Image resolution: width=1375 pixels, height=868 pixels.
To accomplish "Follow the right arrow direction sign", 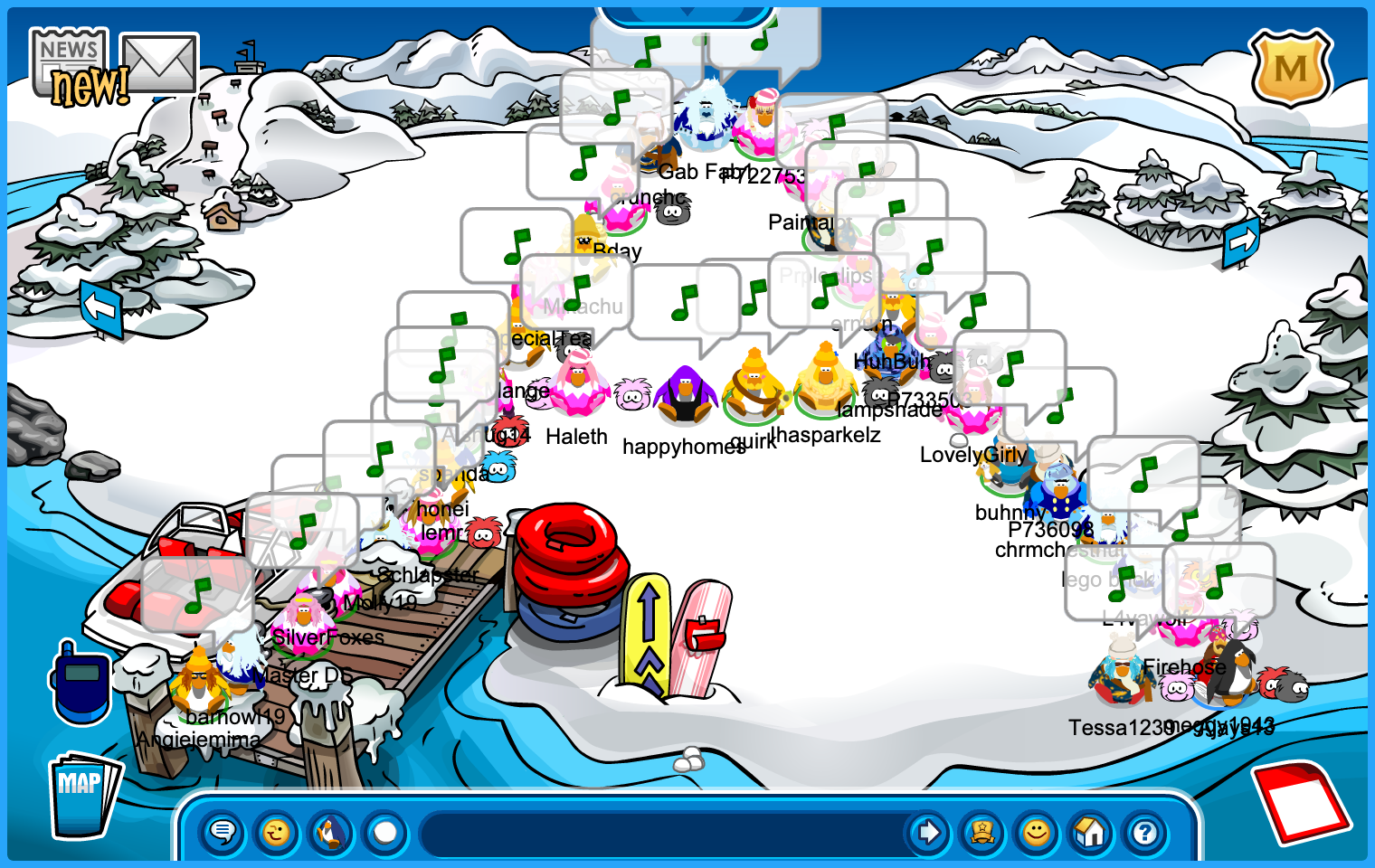I will coord(1241,241).
